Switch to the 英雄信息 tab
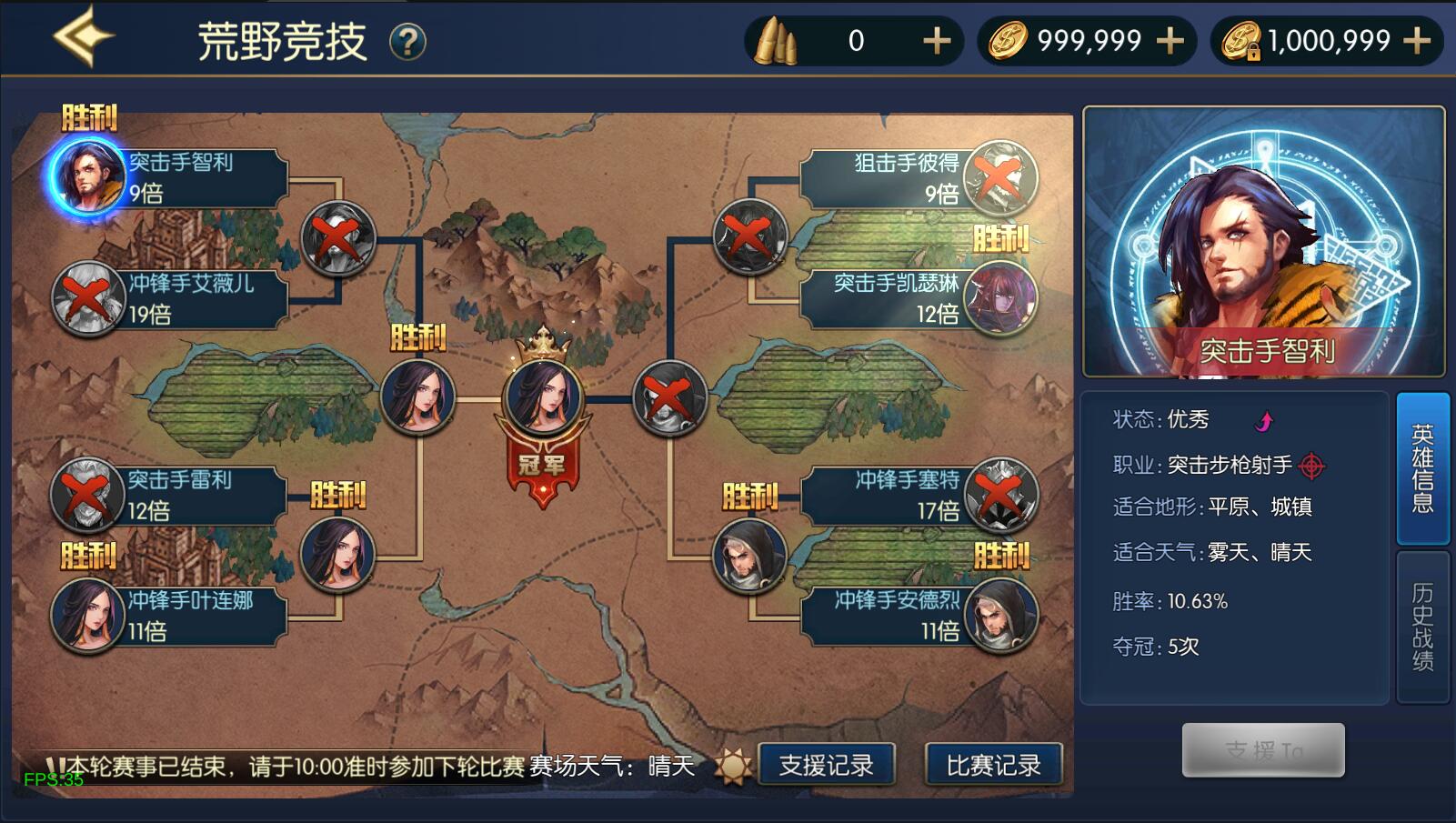 [x=1422, y=468]
